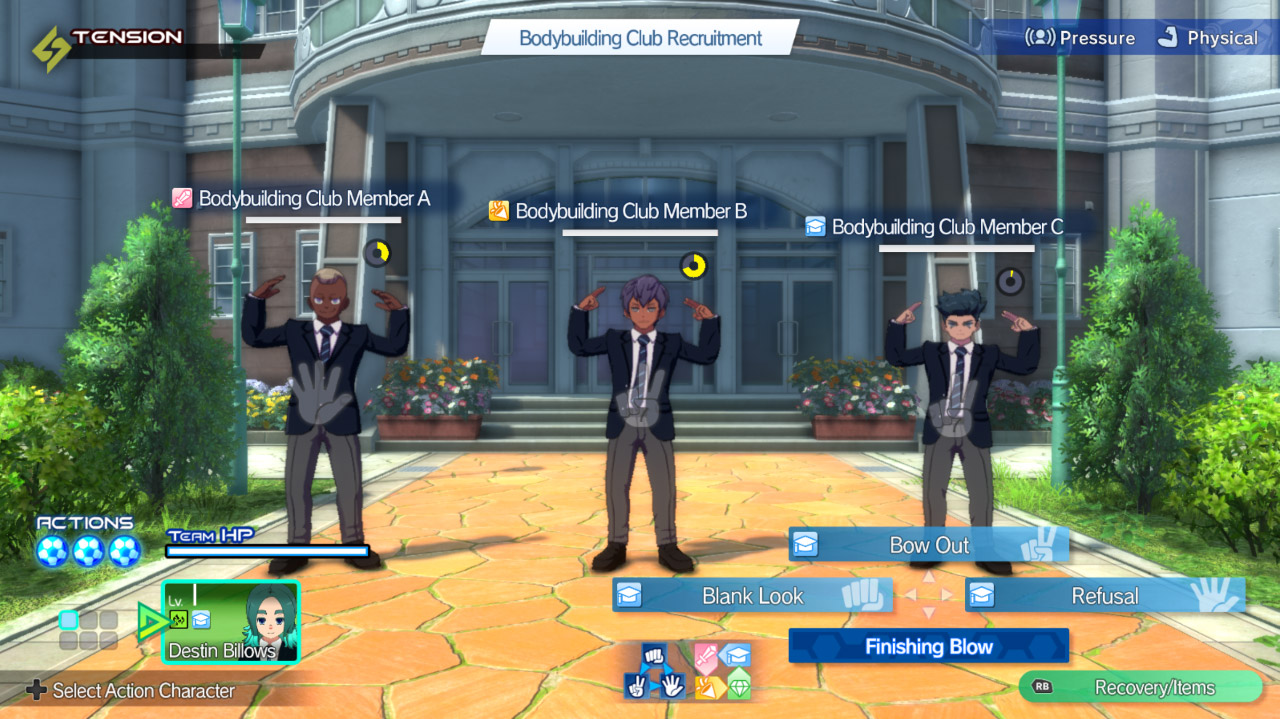Click the rock-paper-scissors affinity chart icon
The image size is (1280, 719).
(654, 671)
